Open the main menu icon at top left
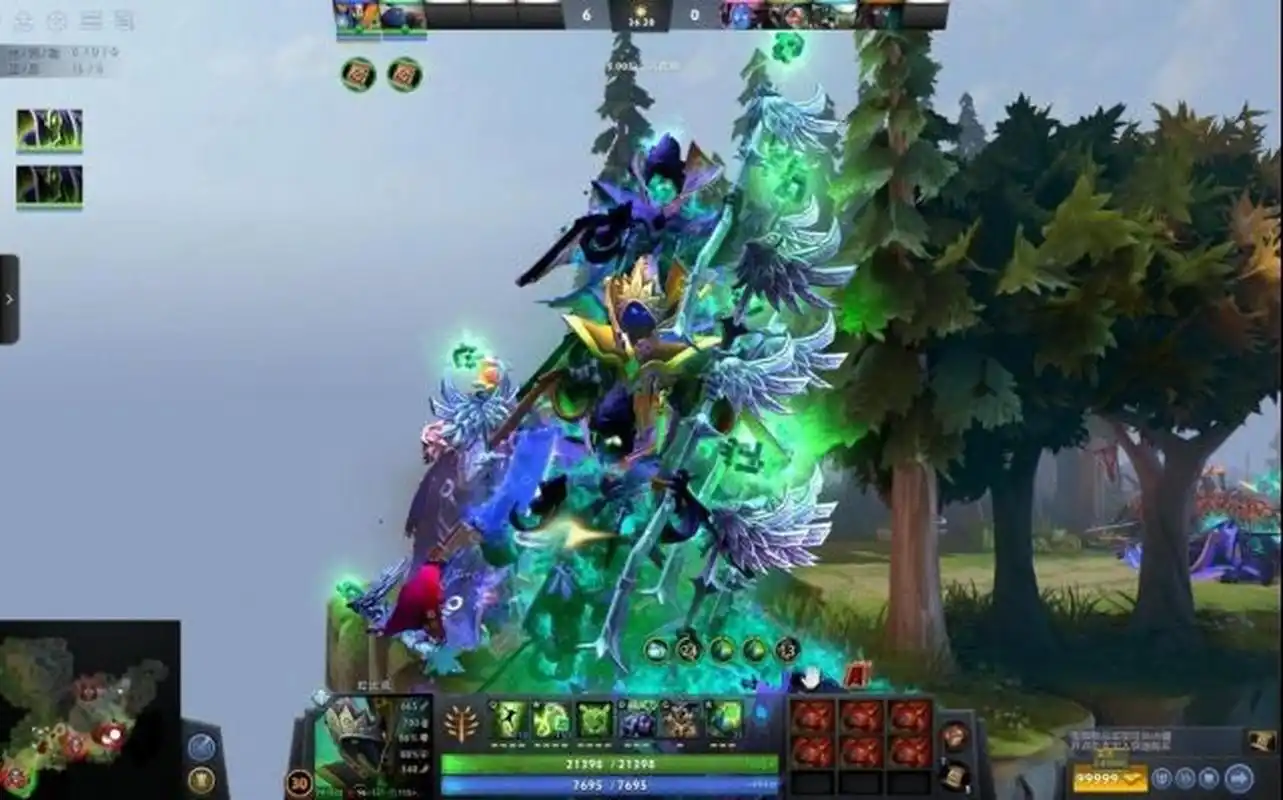 25,20
